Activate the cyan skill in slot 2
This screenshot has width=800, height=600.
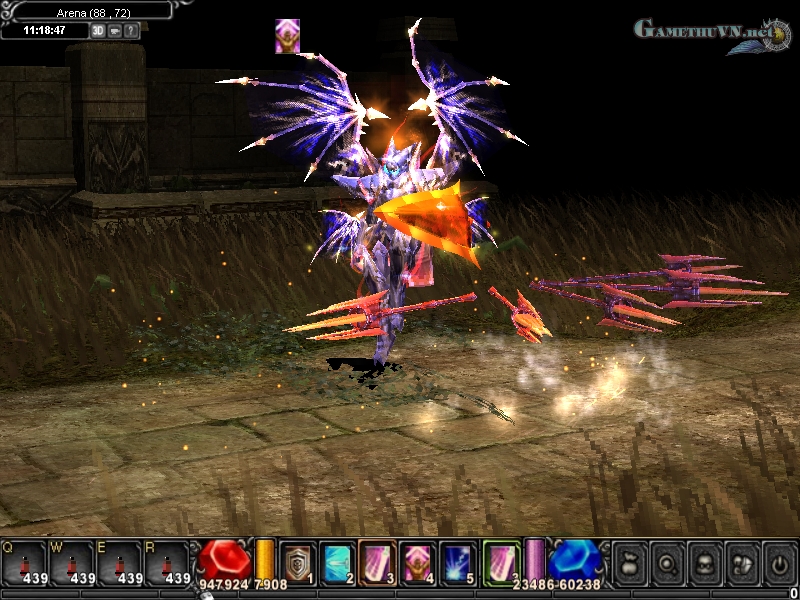[338, 562]
